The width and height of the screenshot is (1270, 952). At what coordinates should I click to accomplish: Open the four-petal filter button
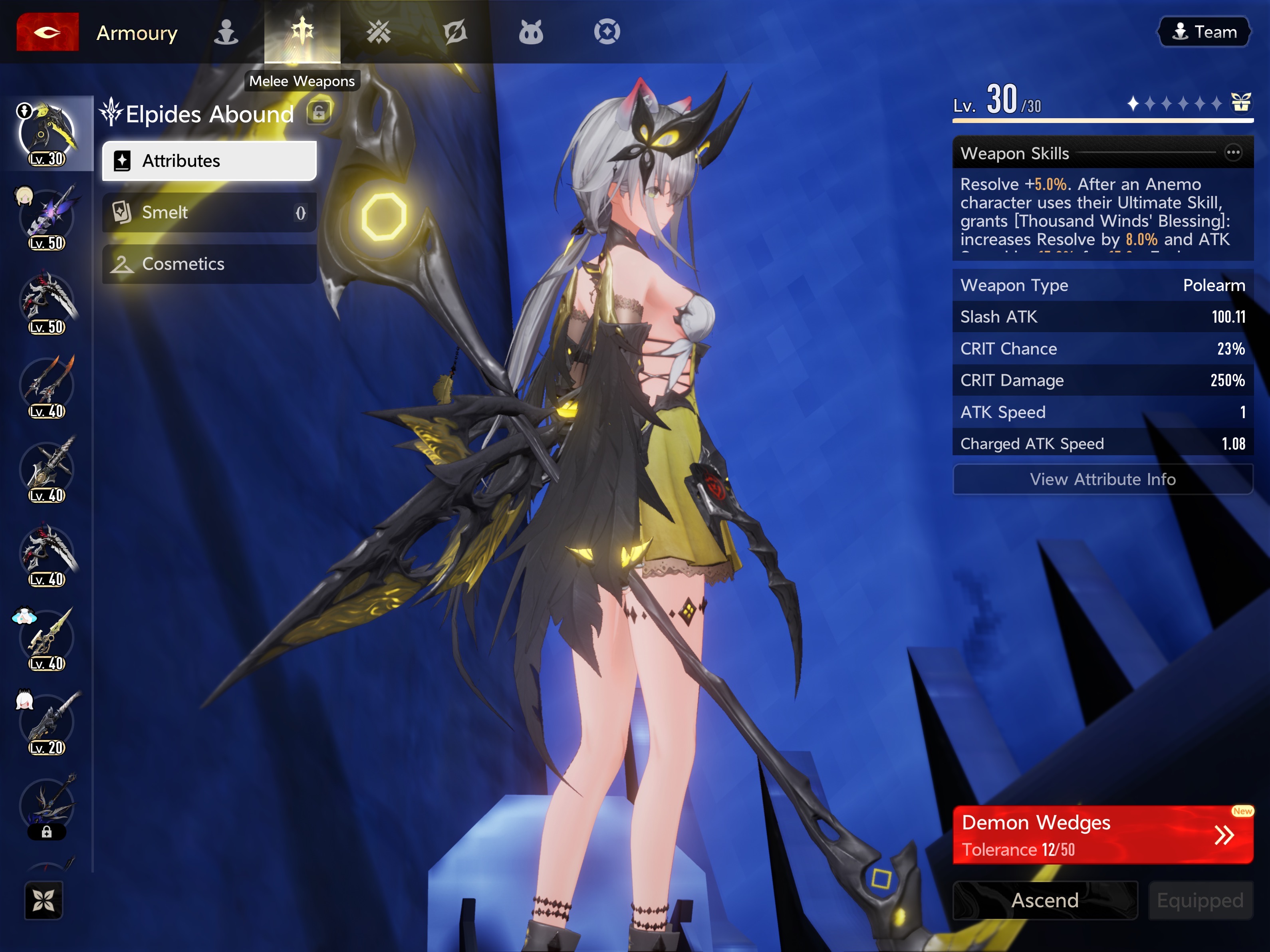44,900
